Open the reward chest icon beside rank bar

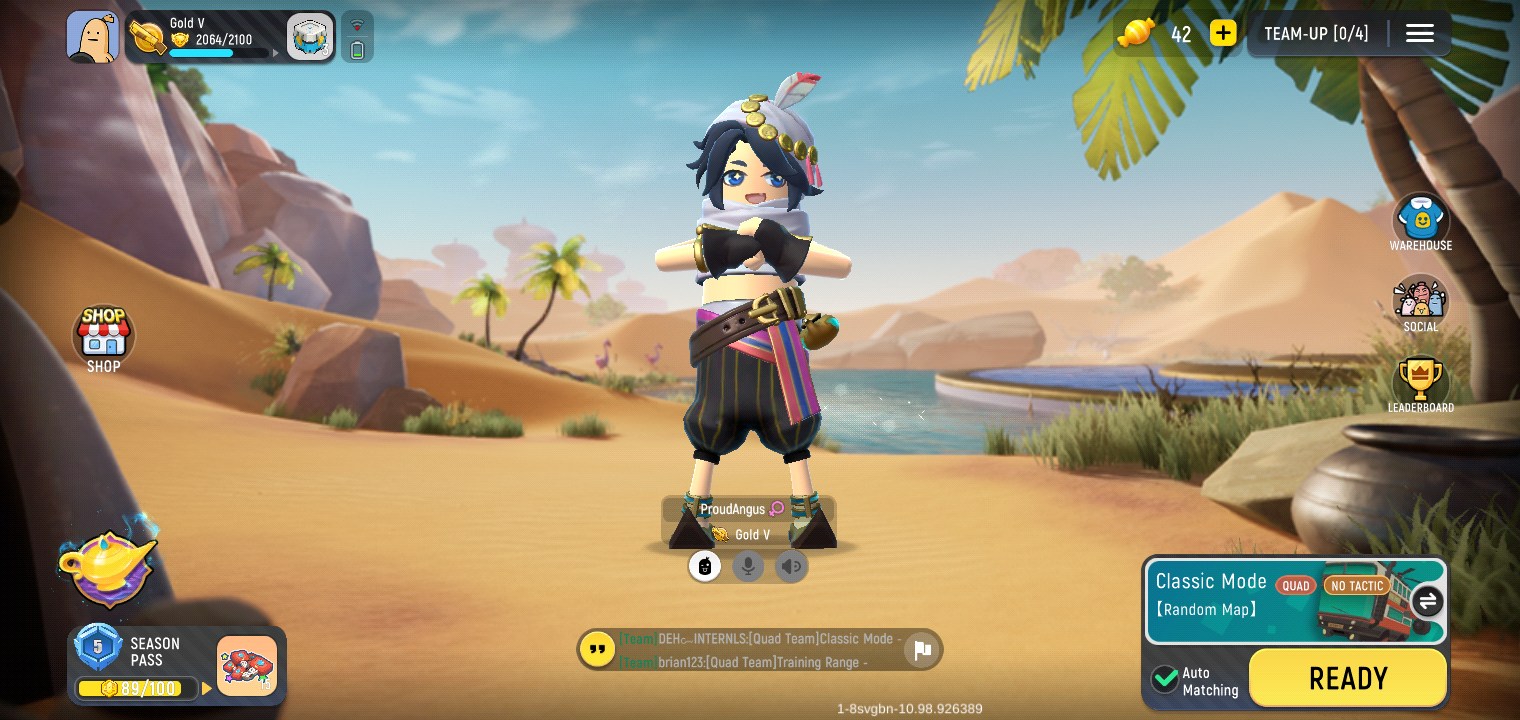[310, 37]
